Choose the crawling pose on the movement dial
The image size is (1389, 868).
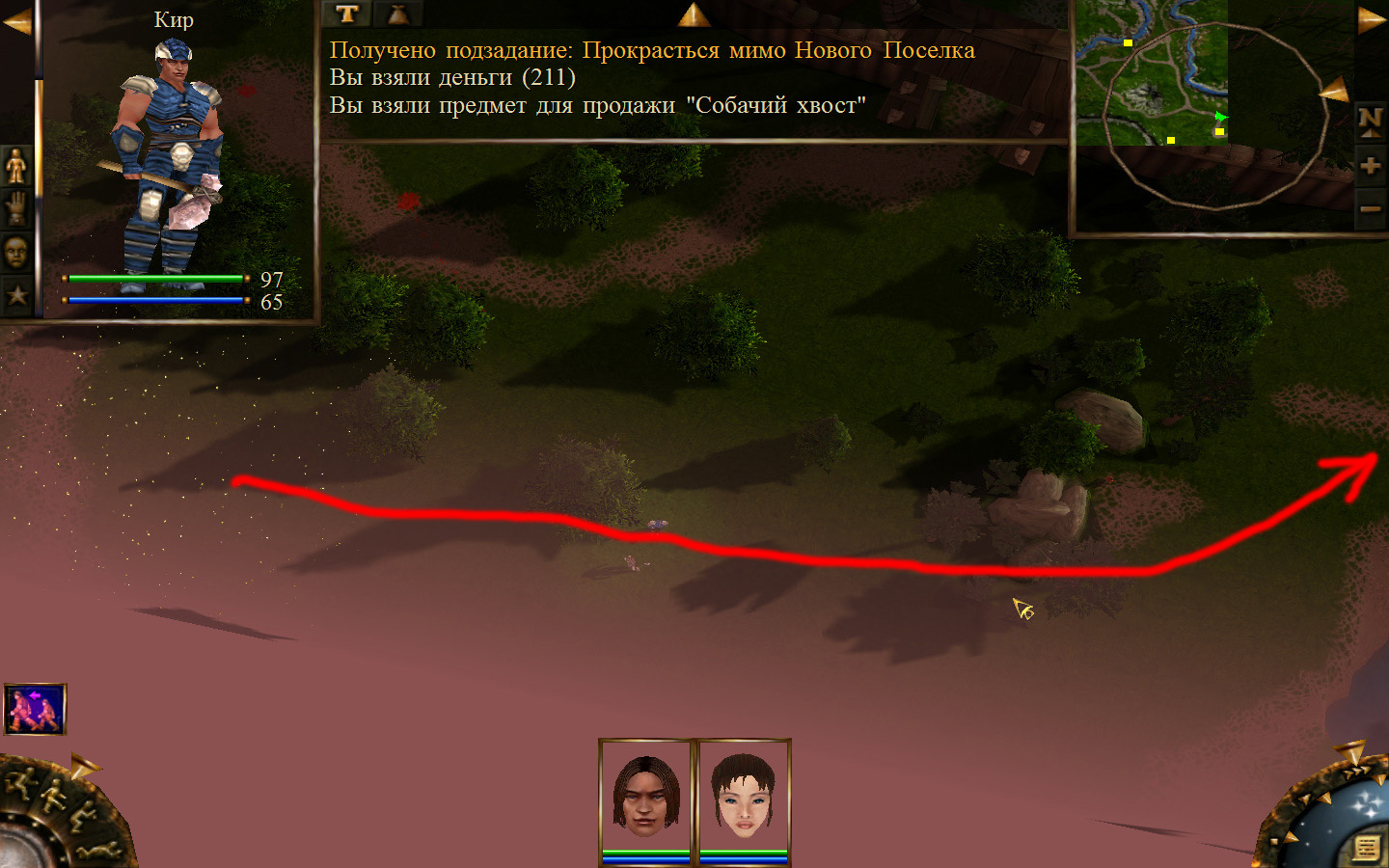click(100, 851)
